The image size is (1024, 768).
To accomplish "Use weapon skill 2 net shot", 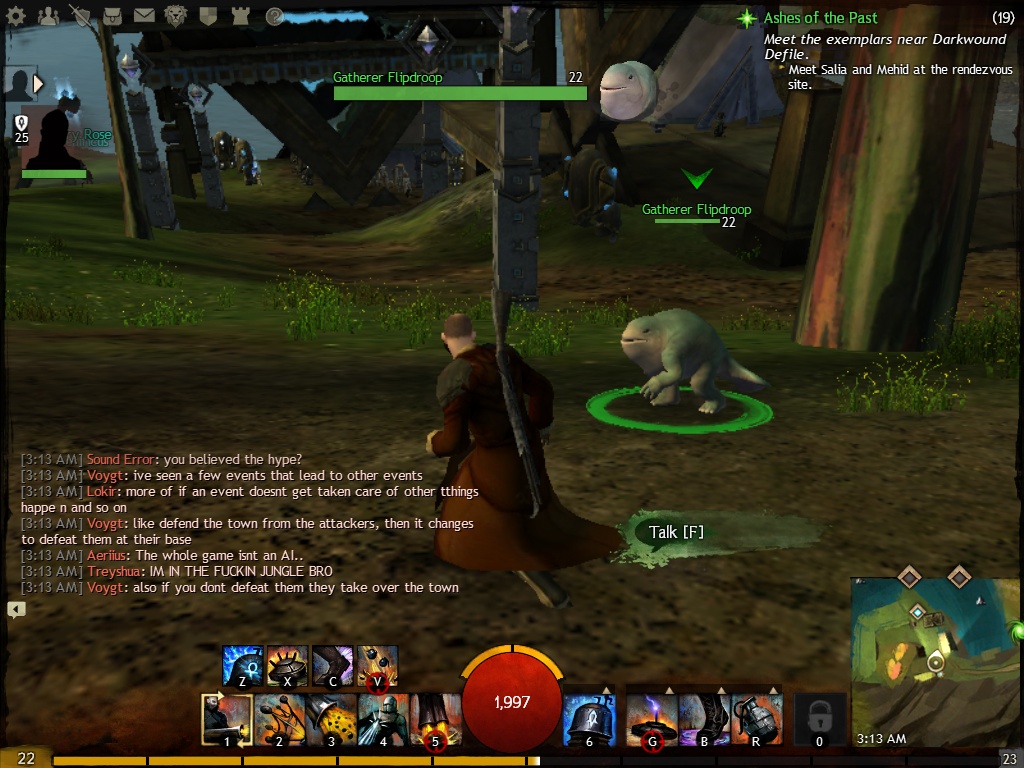I will tap(280, 719).
